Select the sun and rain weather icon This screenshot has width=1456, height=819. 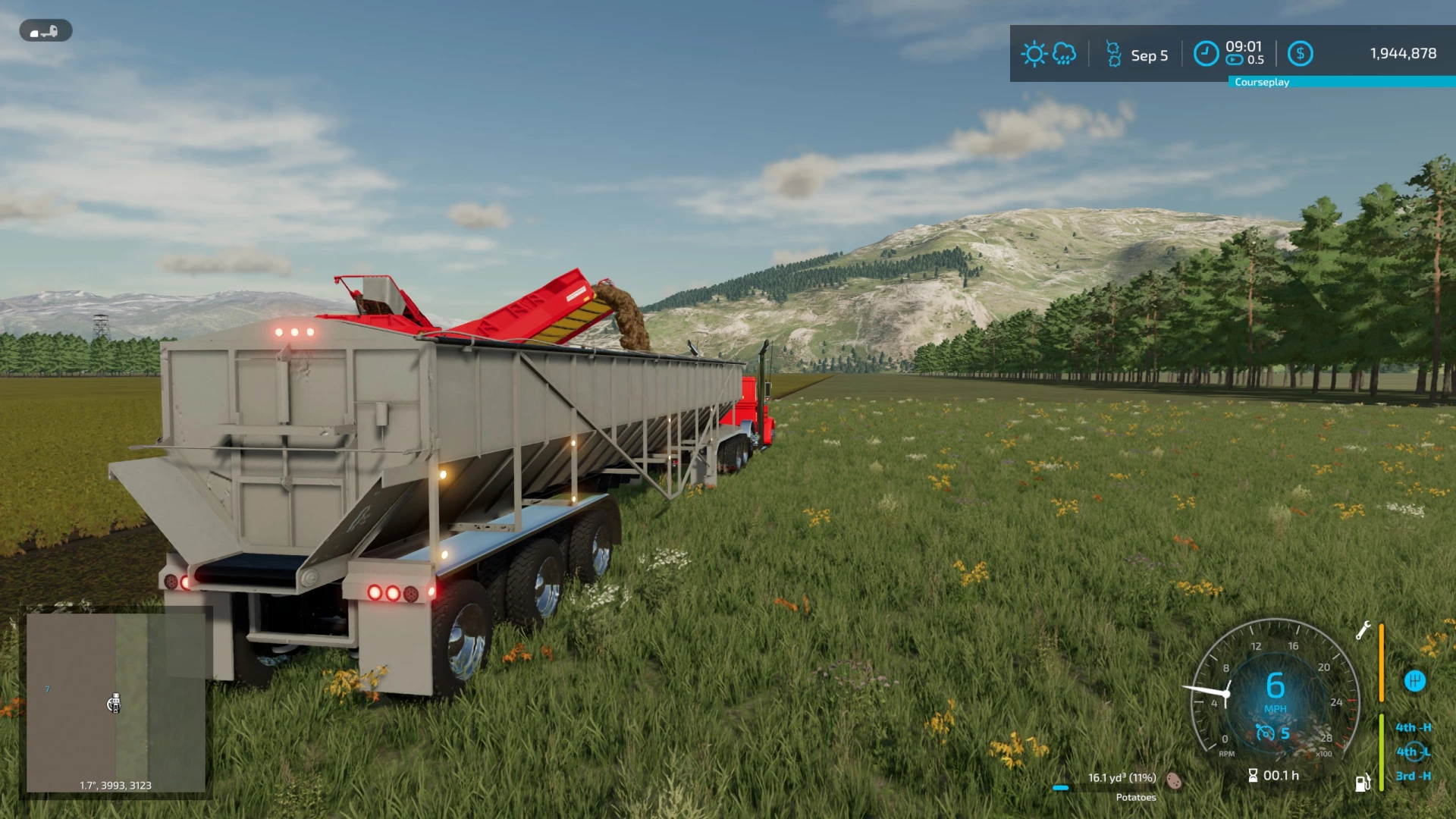click(x=1049, y=54)
